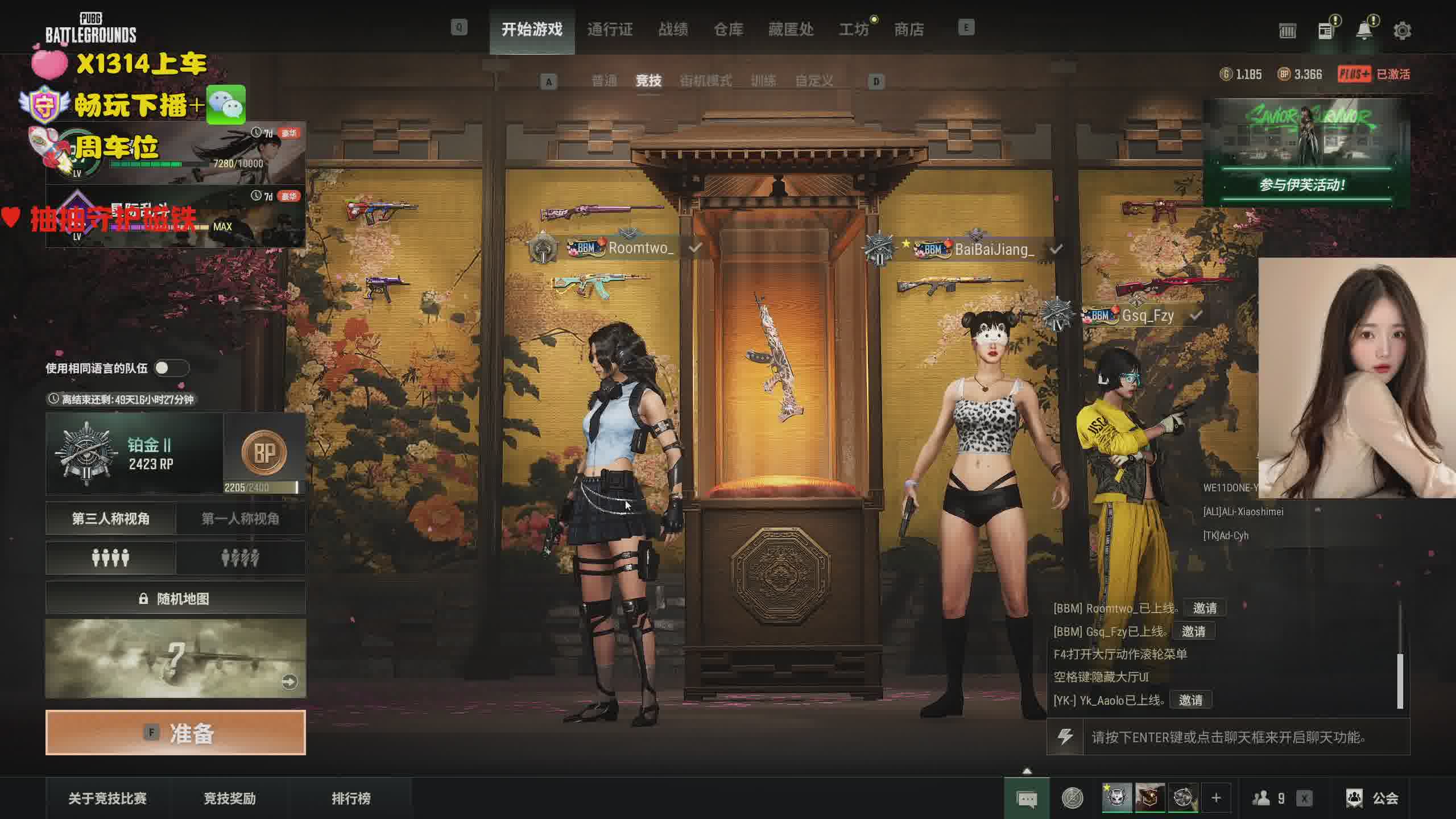The height and width of the screenshot is (819, 1456).
Task: Click the 准备 ready button
Action: pos(175,733)
